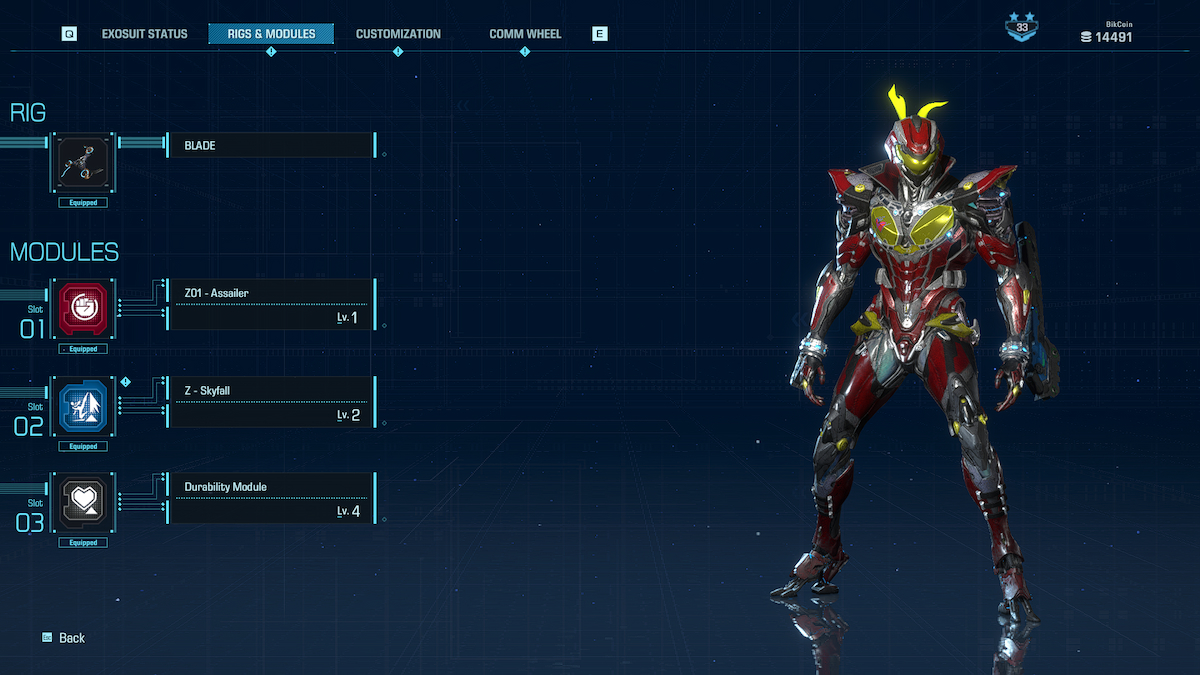Pick the blue Z - Skyfall module icon
This screenshot has width=1200, height=675.
pos(83,407)
